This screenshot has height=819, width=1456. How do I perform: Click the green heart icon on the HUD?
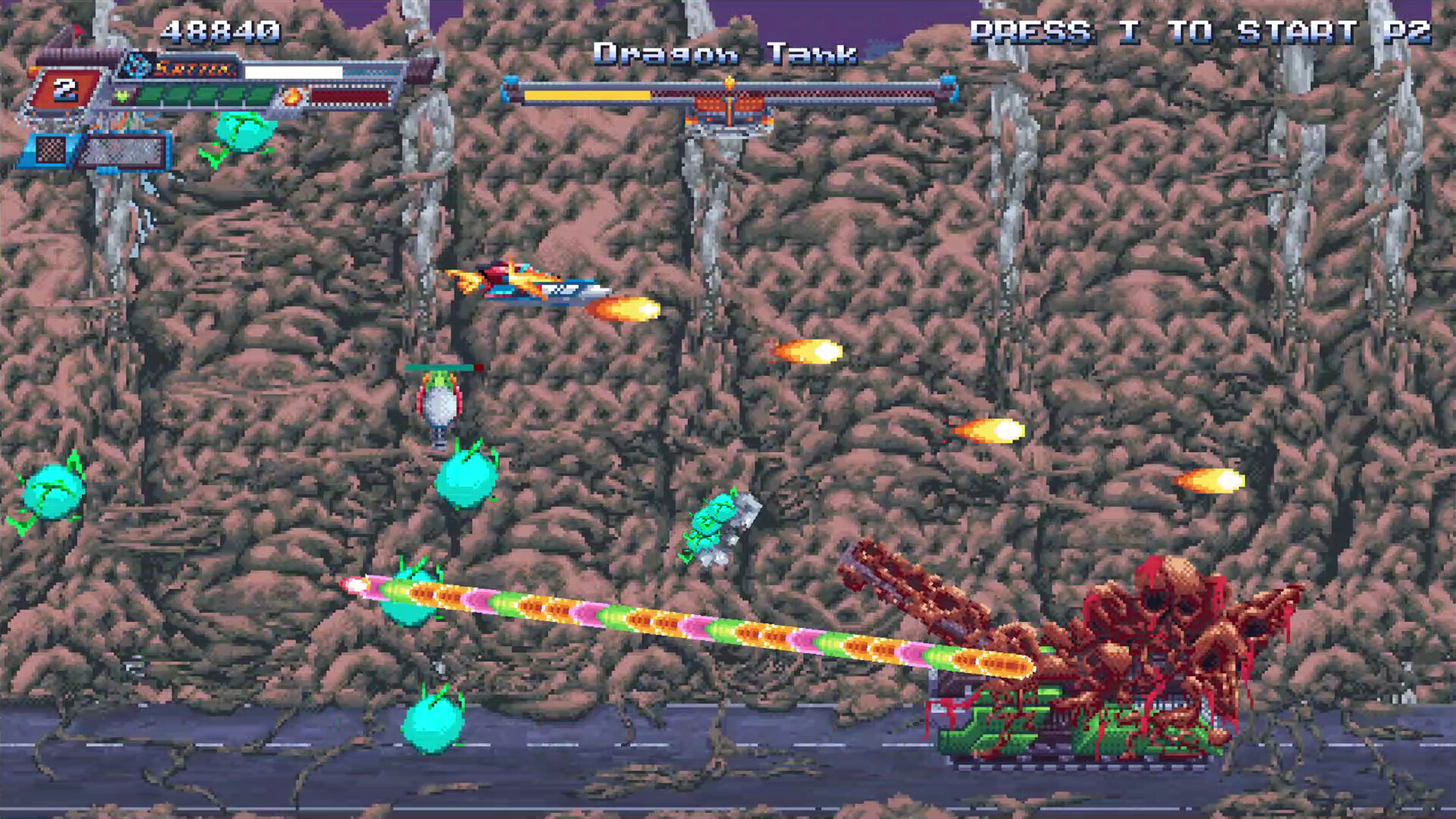[x=121, y=95]
